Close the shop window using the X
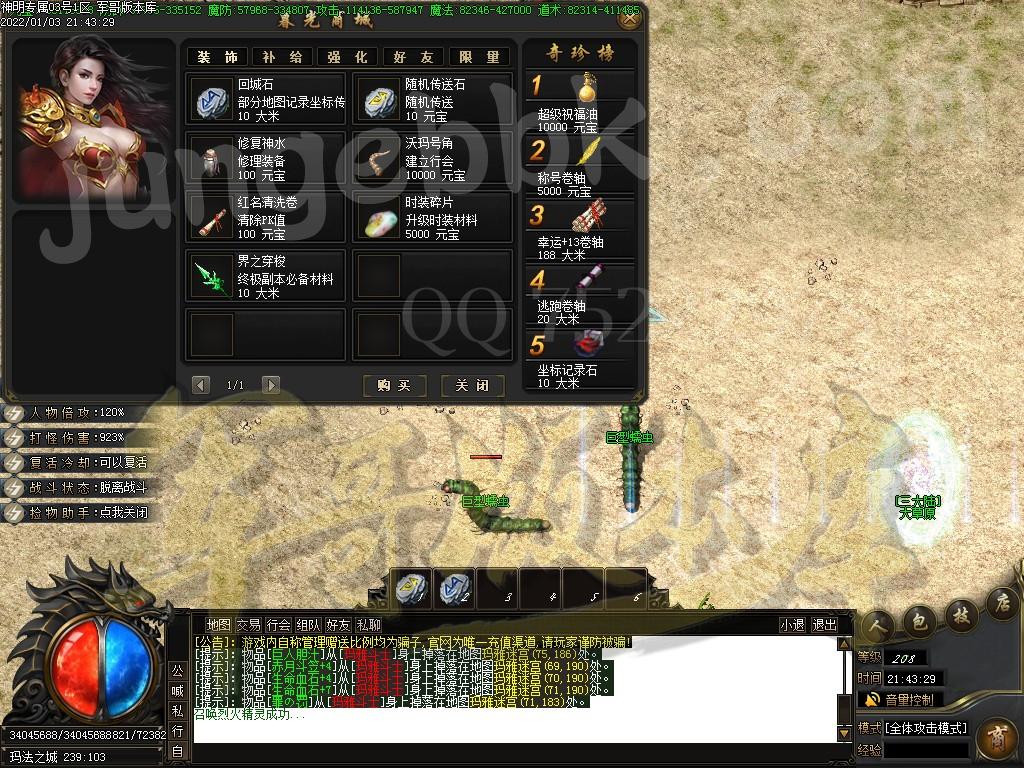1024x768 pixels. coord(629,18)
